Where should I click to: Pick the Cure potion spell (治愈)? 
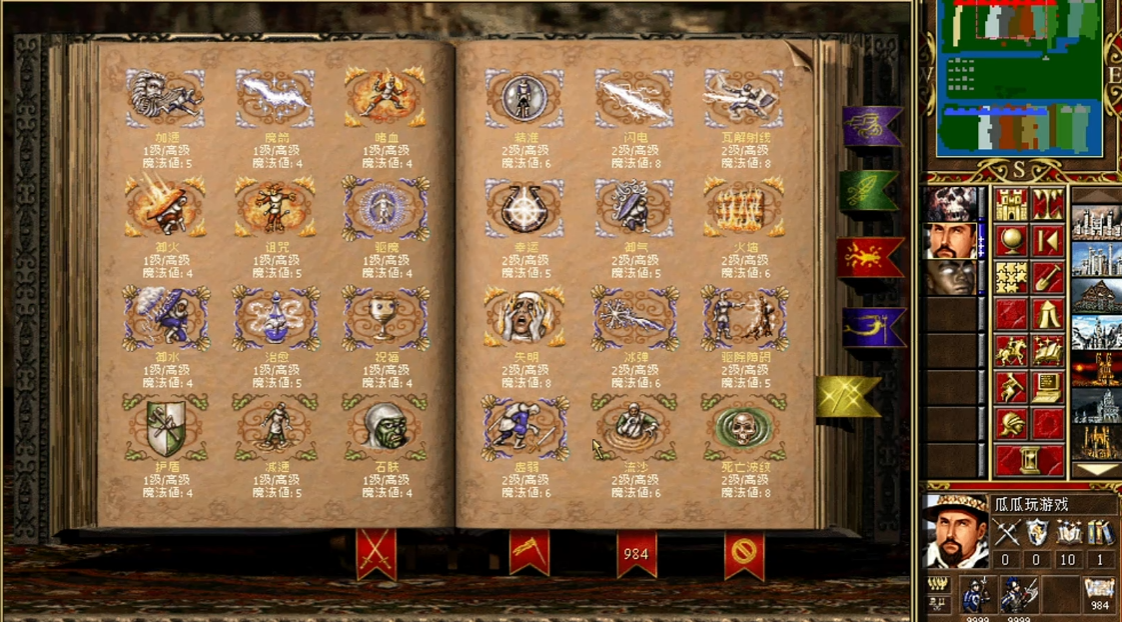coord(275,318)
